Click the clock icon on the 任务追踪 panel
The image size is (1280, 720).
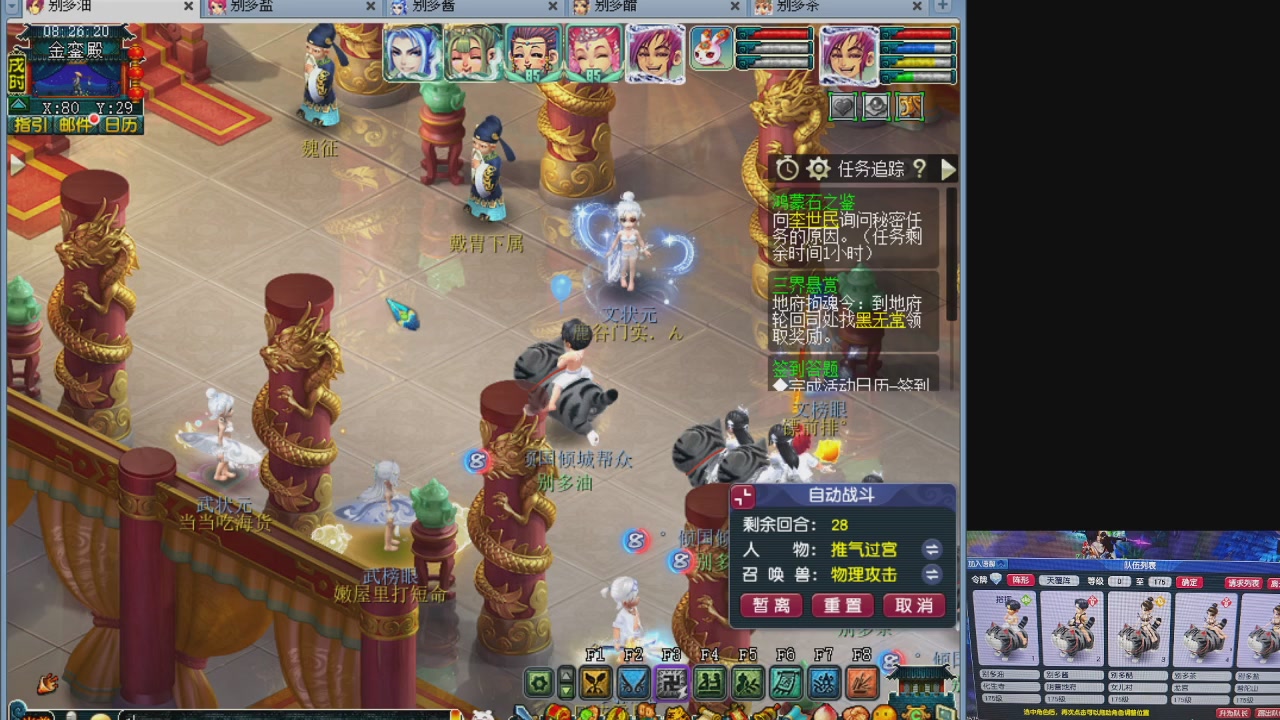tap(787, 169)
